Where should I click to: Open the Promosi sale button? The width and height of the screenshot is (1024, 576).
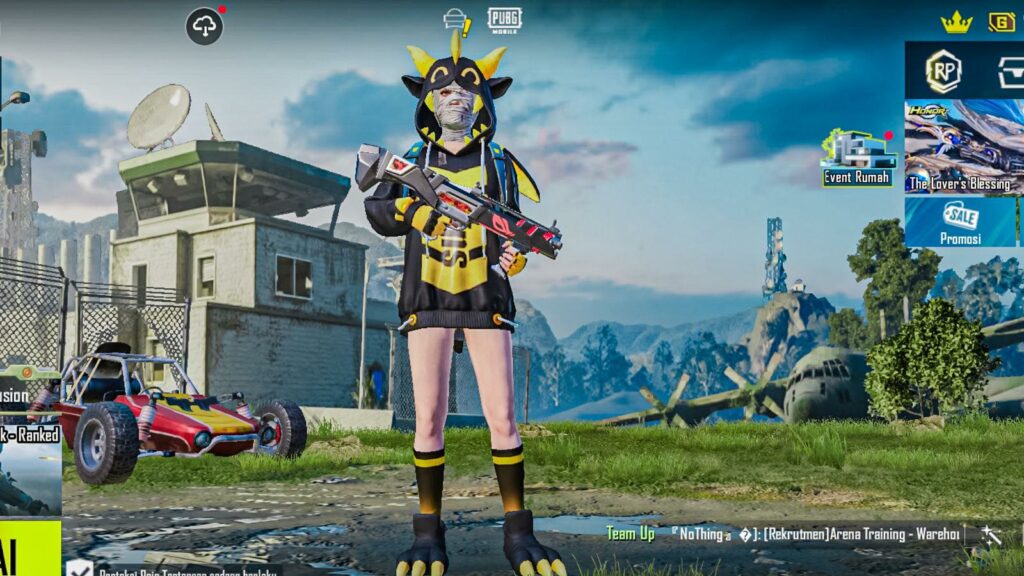tap(961, 221)
